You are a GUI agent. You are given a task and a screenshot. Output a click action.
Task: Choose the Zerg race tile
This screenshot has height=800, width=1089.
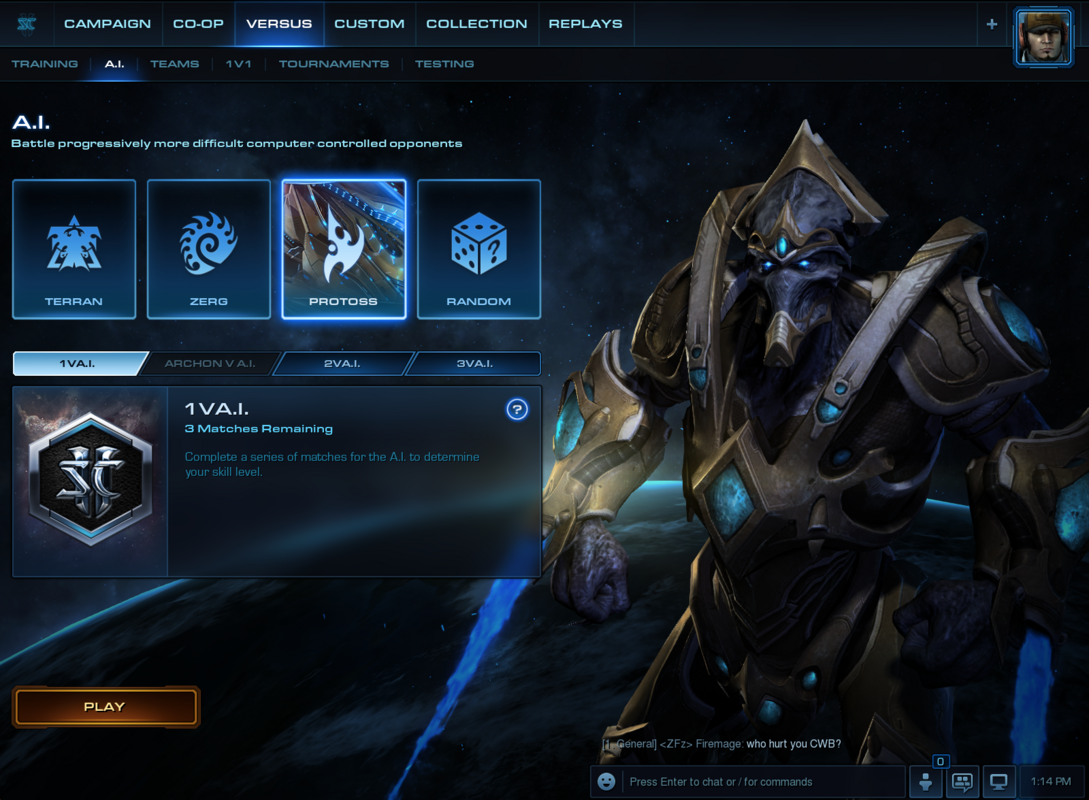[209, 249]
